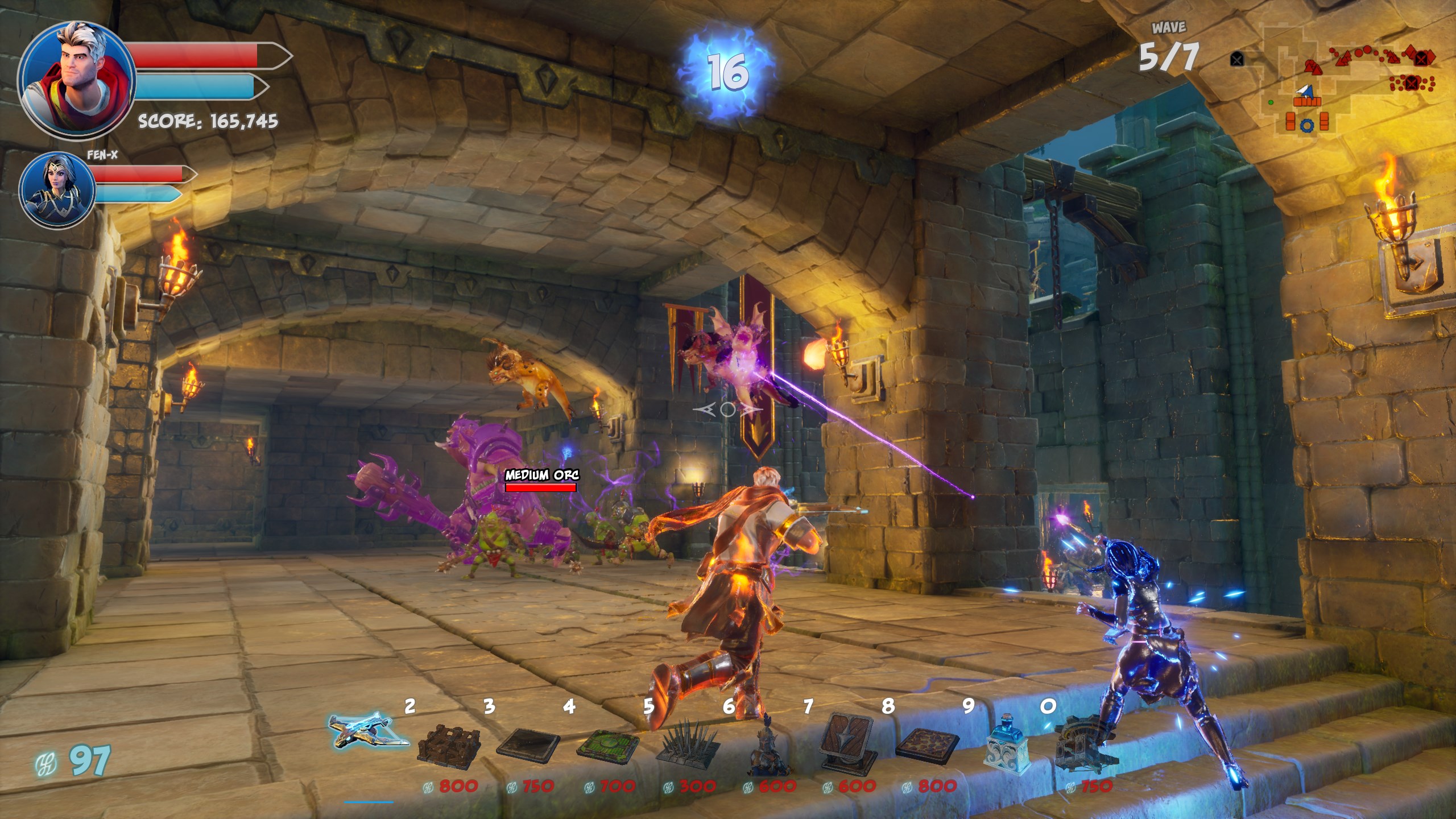The height and width of the screenshot is (819, 1456).
Task: Choose the armored guardian in slot 6
Action: [x=768, y=751]
